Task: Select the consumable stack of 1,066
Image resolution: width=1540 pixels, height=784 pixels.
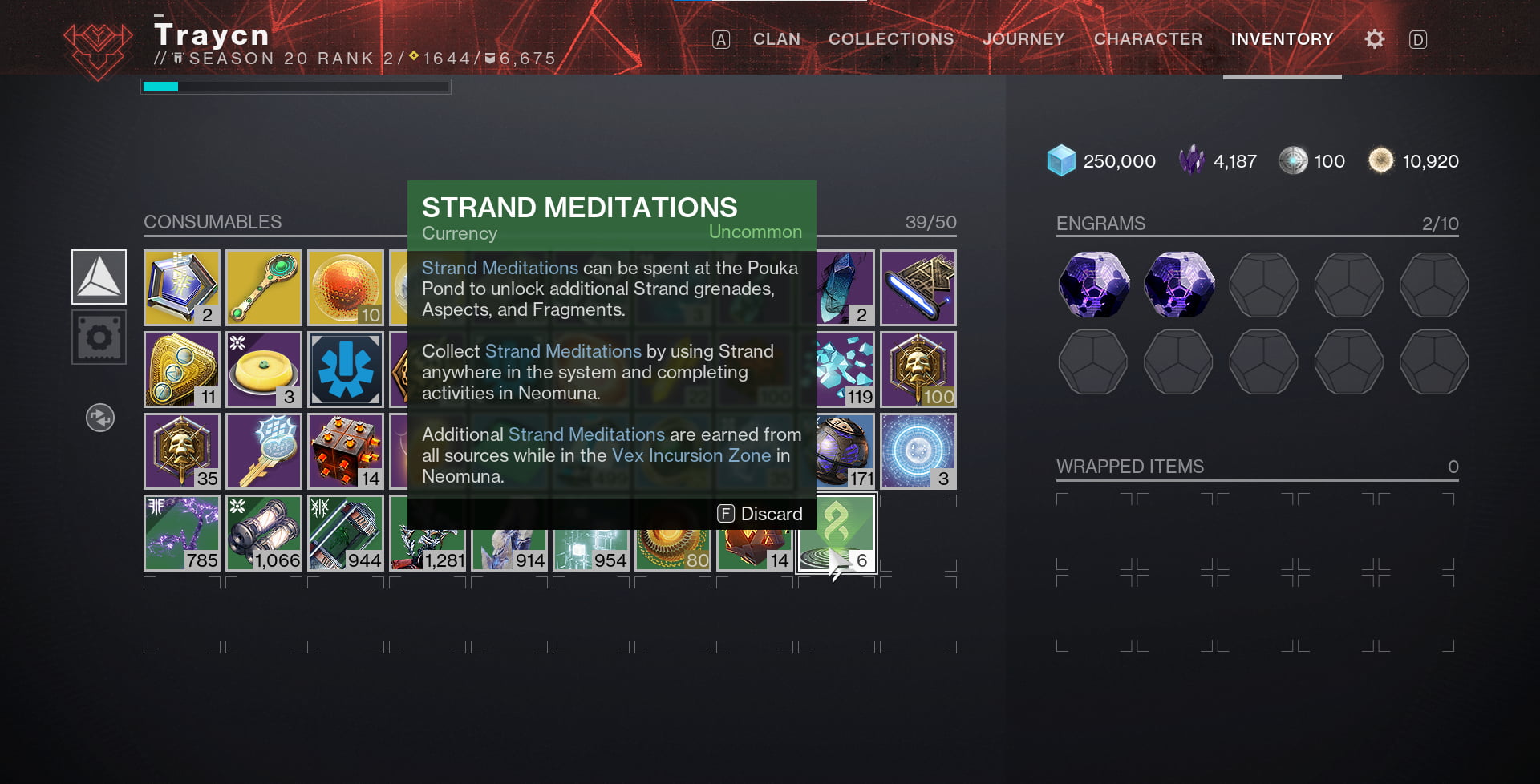Action: (x=263, y=531)
